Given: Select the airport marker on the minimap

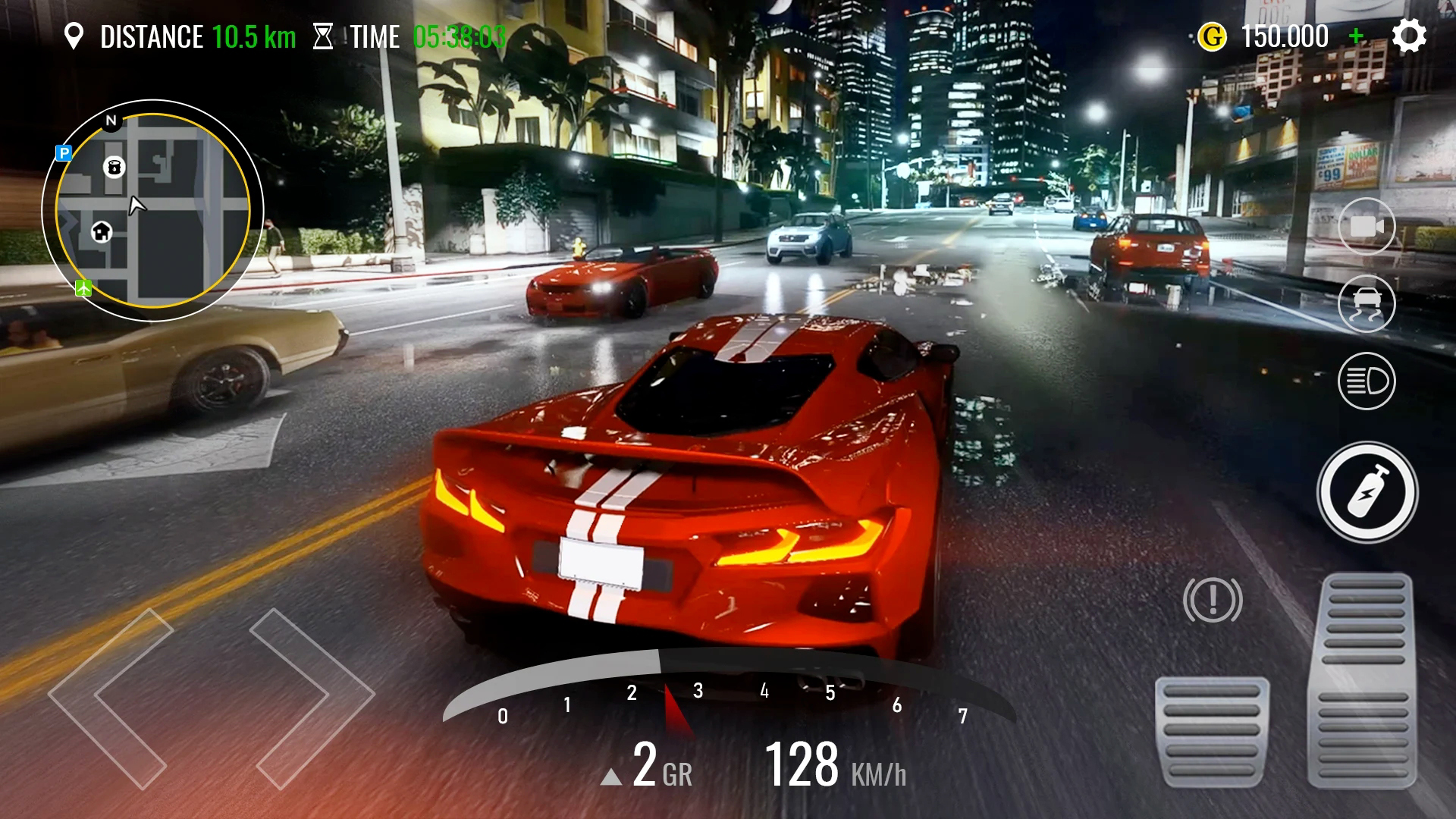Looking at the screenshot, I should pos(83,288).
